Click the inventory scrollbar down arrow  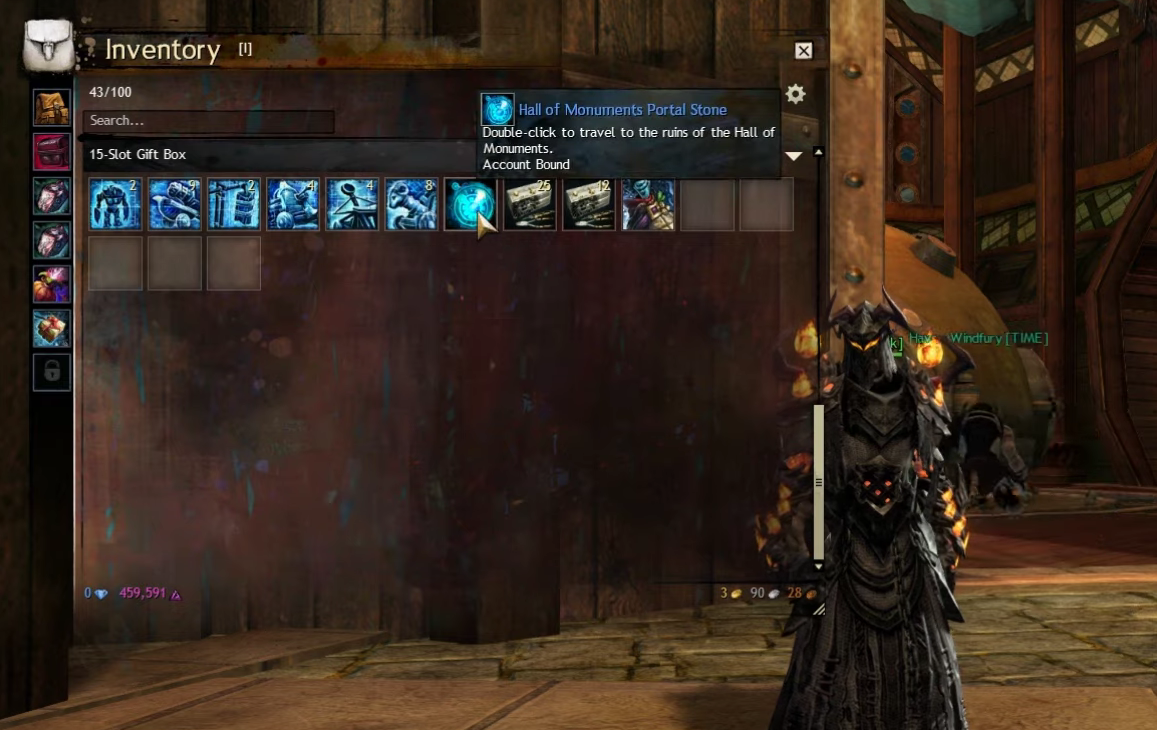(819, 566)
